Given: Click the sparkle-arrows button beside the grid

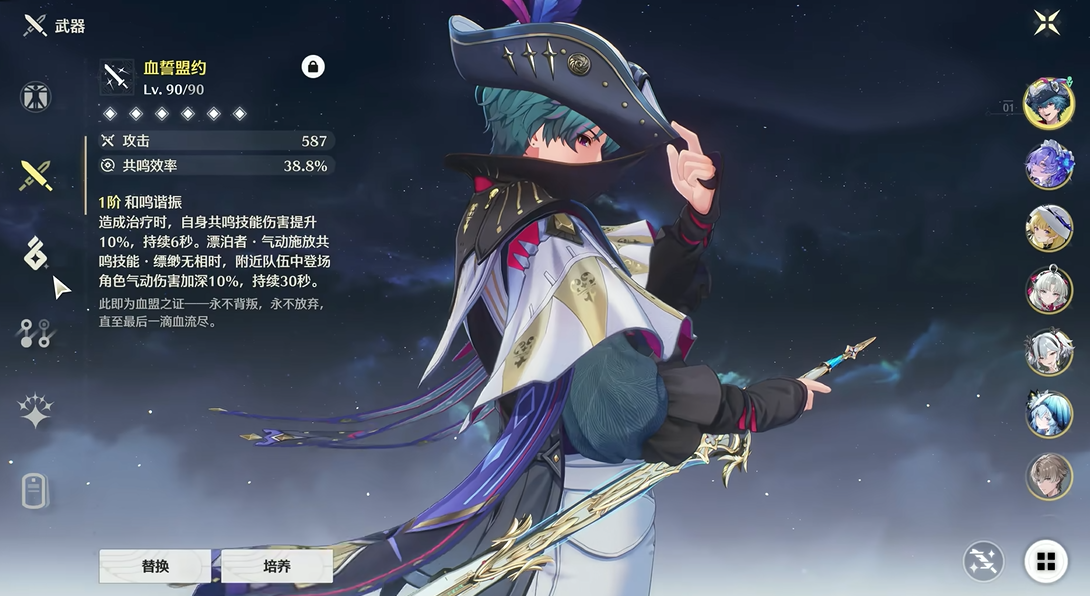Looking at the screenshot, I should (983, 562).
